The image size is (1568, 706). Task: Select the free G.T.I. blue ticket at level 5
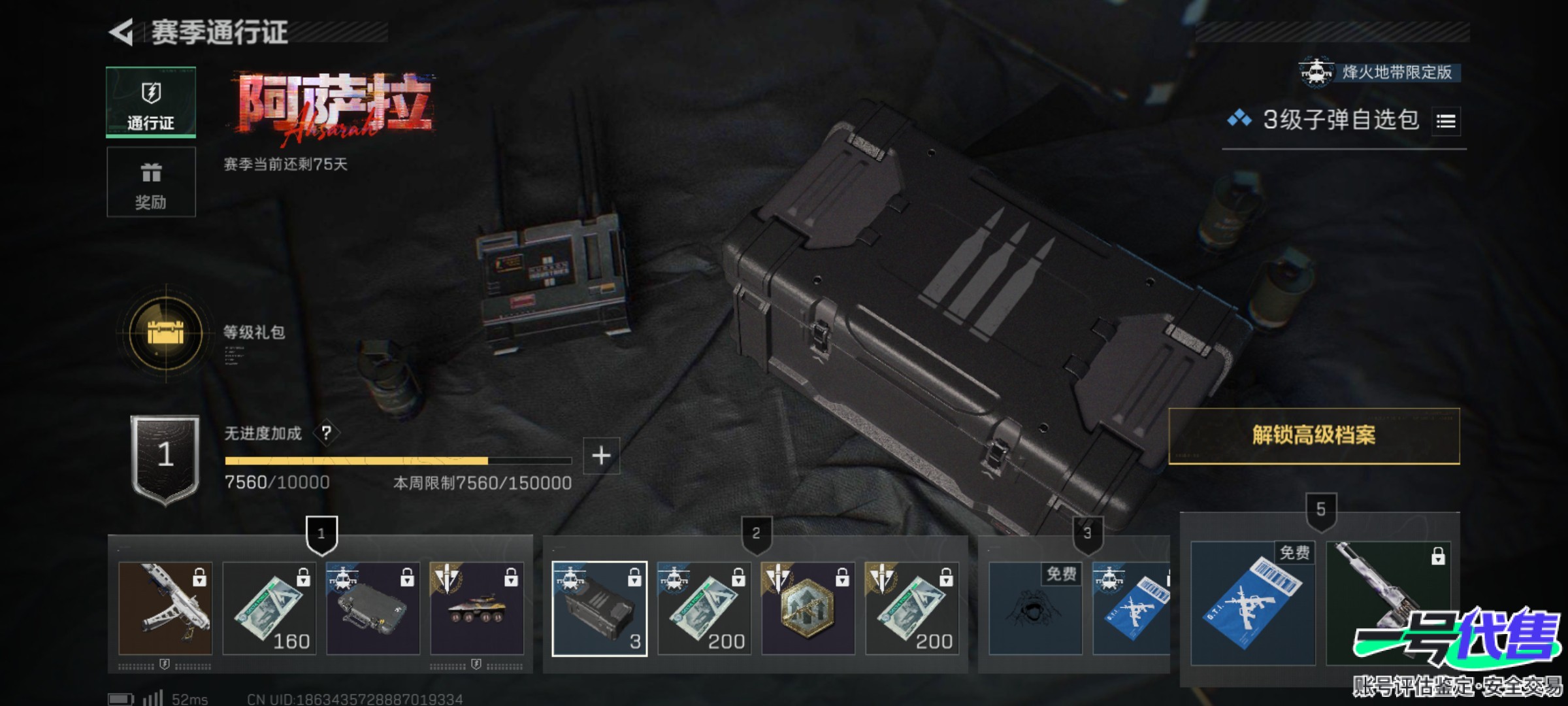click(x=1252, y=603)
